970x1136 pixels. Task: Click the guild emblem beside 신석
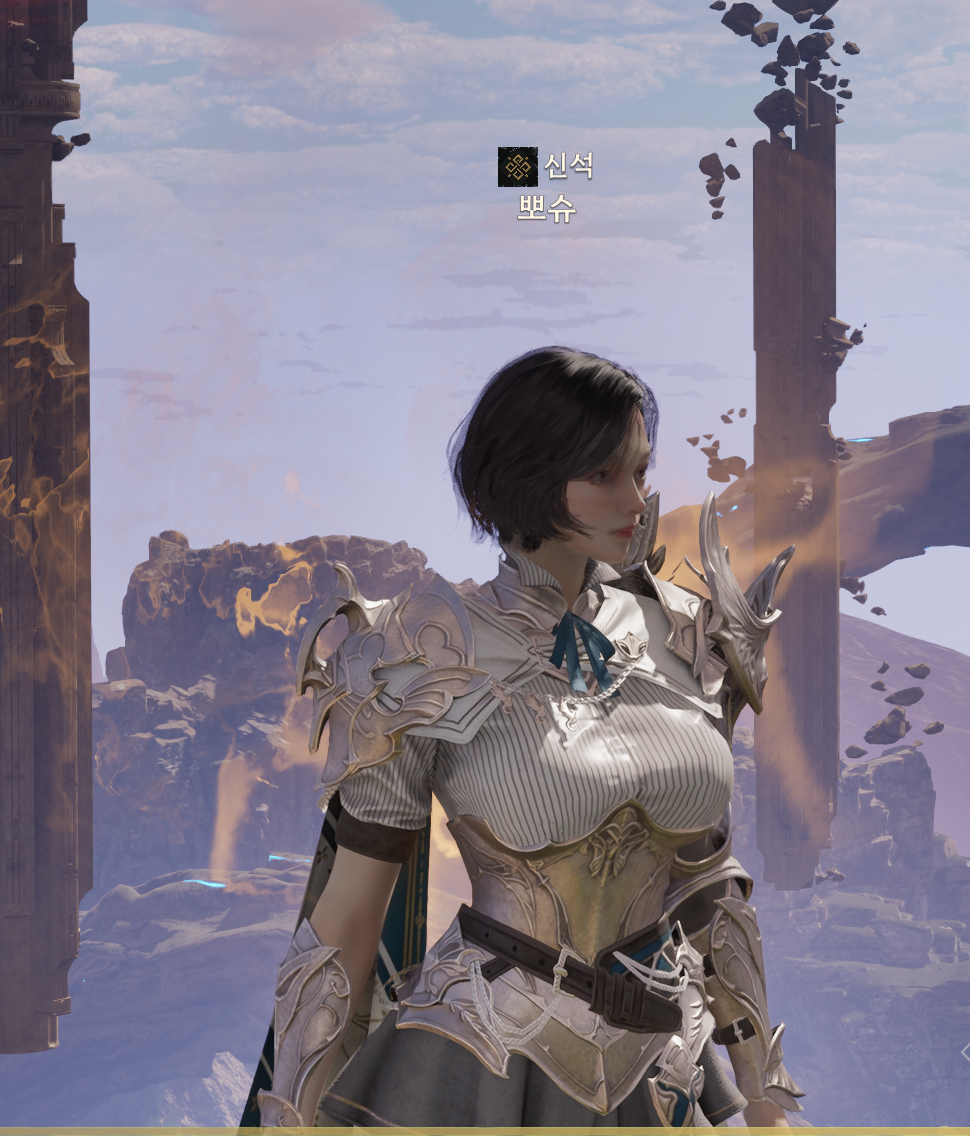click(517, 167)
